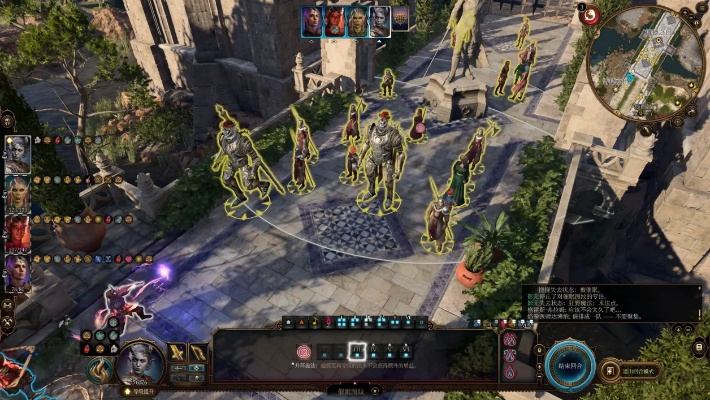710x400 pixels.
Task: Select the melee crossed-swords weapon slot
Action: tap(178, 353)
